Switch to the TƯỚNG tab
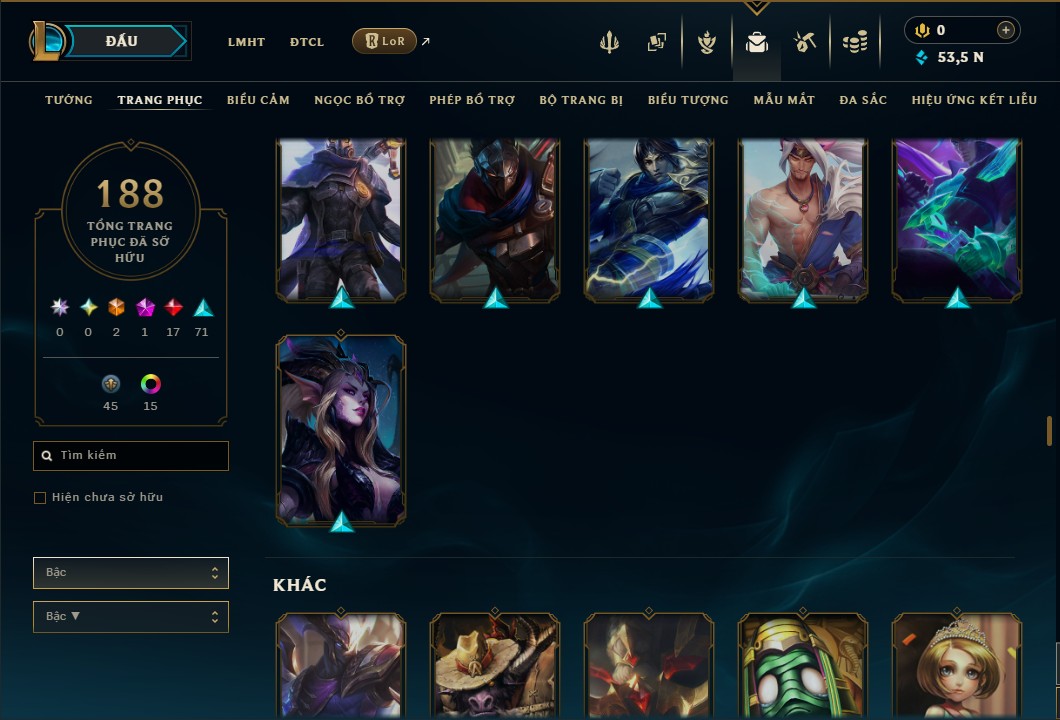Screen dimensions: 1060x720 (69, 100)
